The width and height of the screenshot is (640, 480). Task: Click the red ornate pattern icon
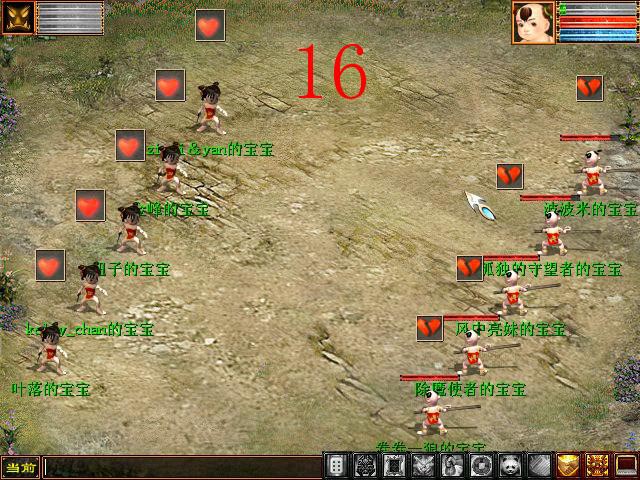(598, 466)
